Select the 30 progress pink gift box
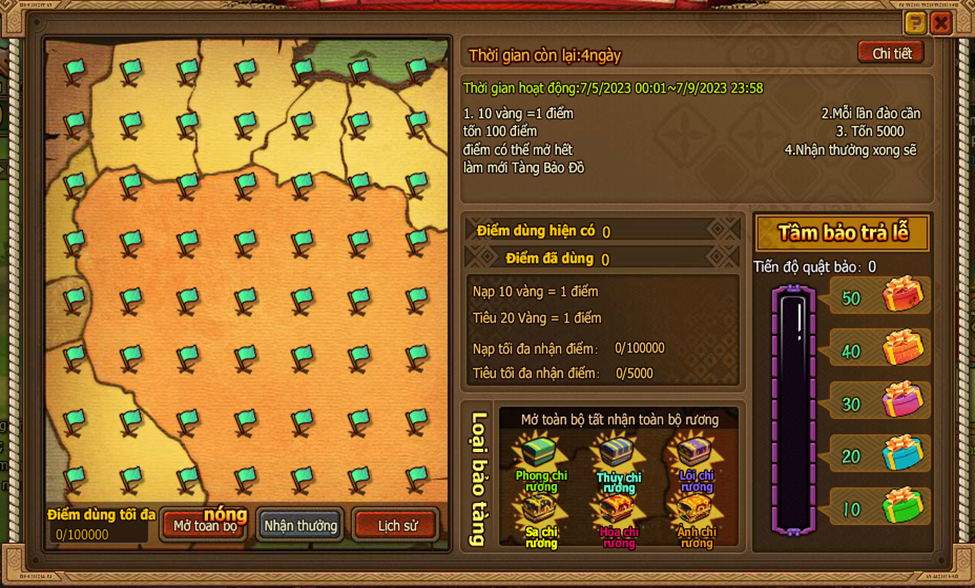The width and height of the screenshot is (975, 588). tap(902, 400)
